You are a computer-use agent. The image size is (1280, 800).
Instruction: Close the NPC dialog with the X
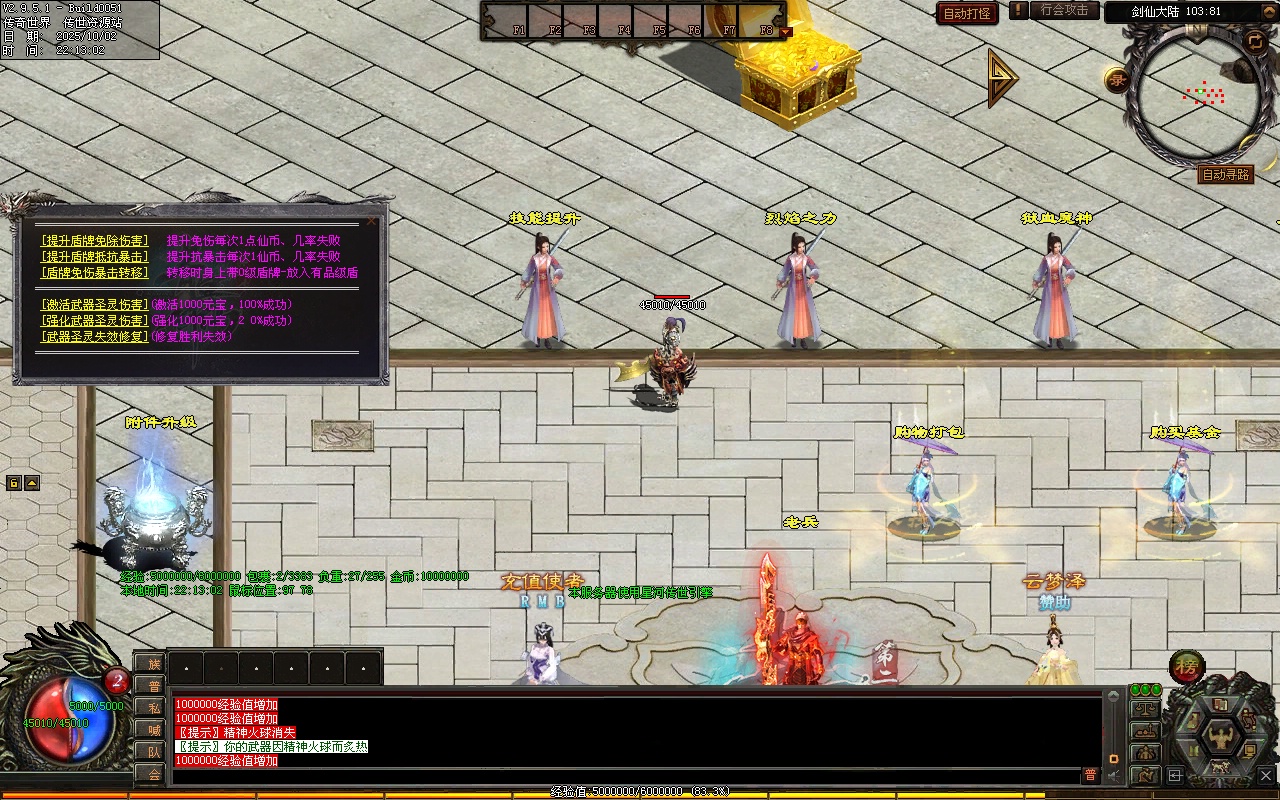(x=372, y=221)
